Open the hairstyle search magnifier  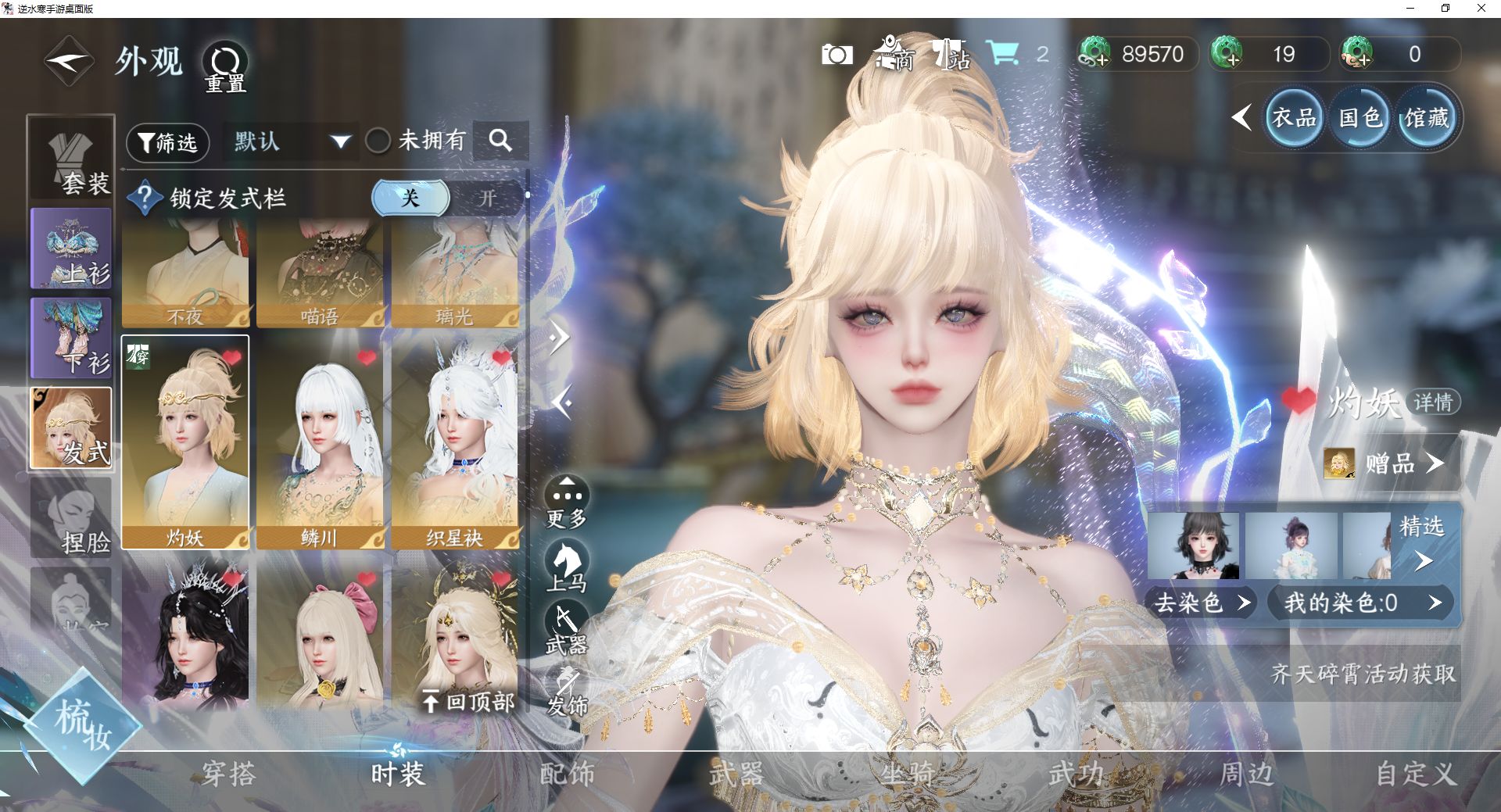[500, 141]
